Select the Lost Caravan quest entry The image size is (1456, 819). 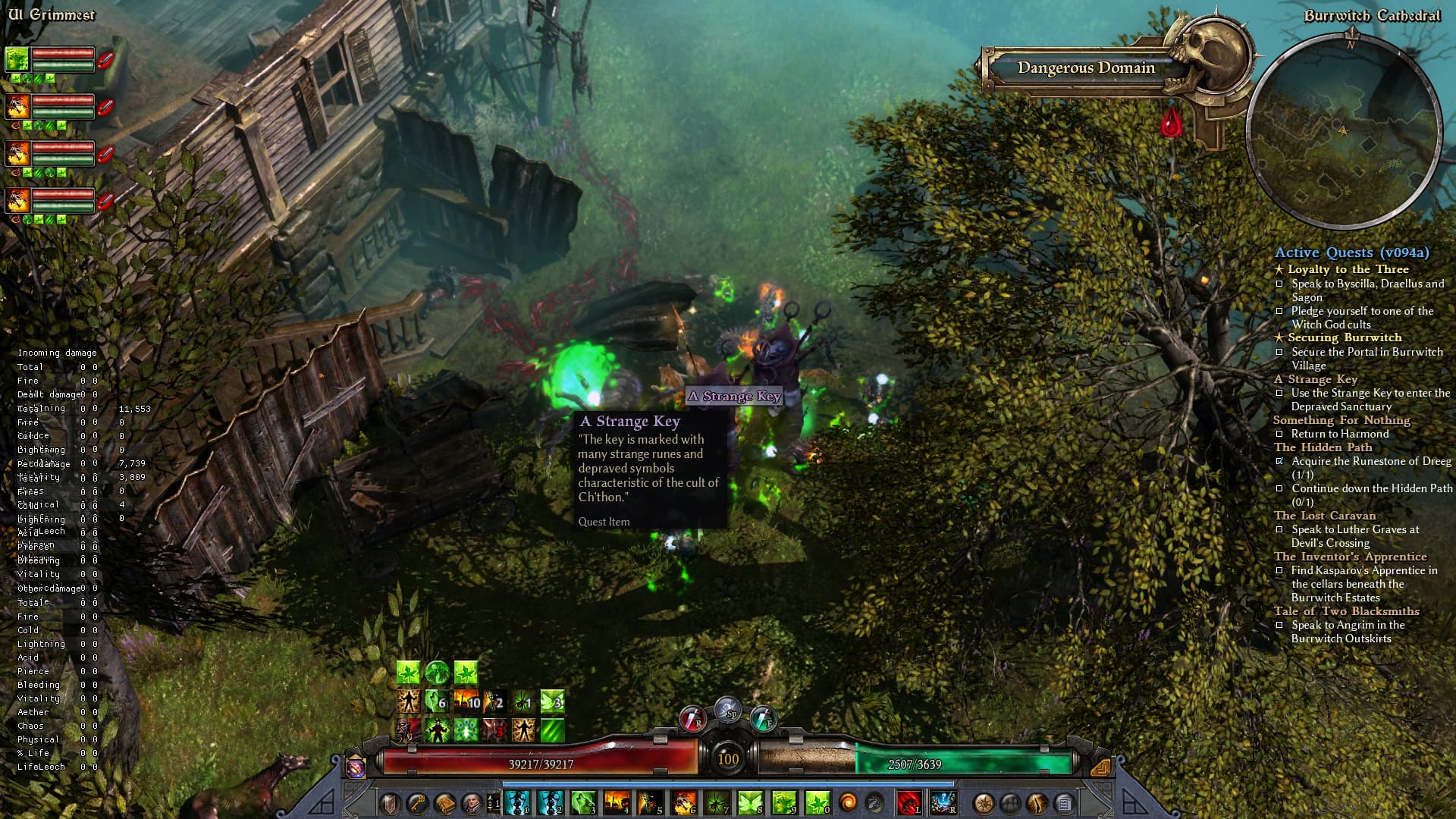click(1324, 516)
